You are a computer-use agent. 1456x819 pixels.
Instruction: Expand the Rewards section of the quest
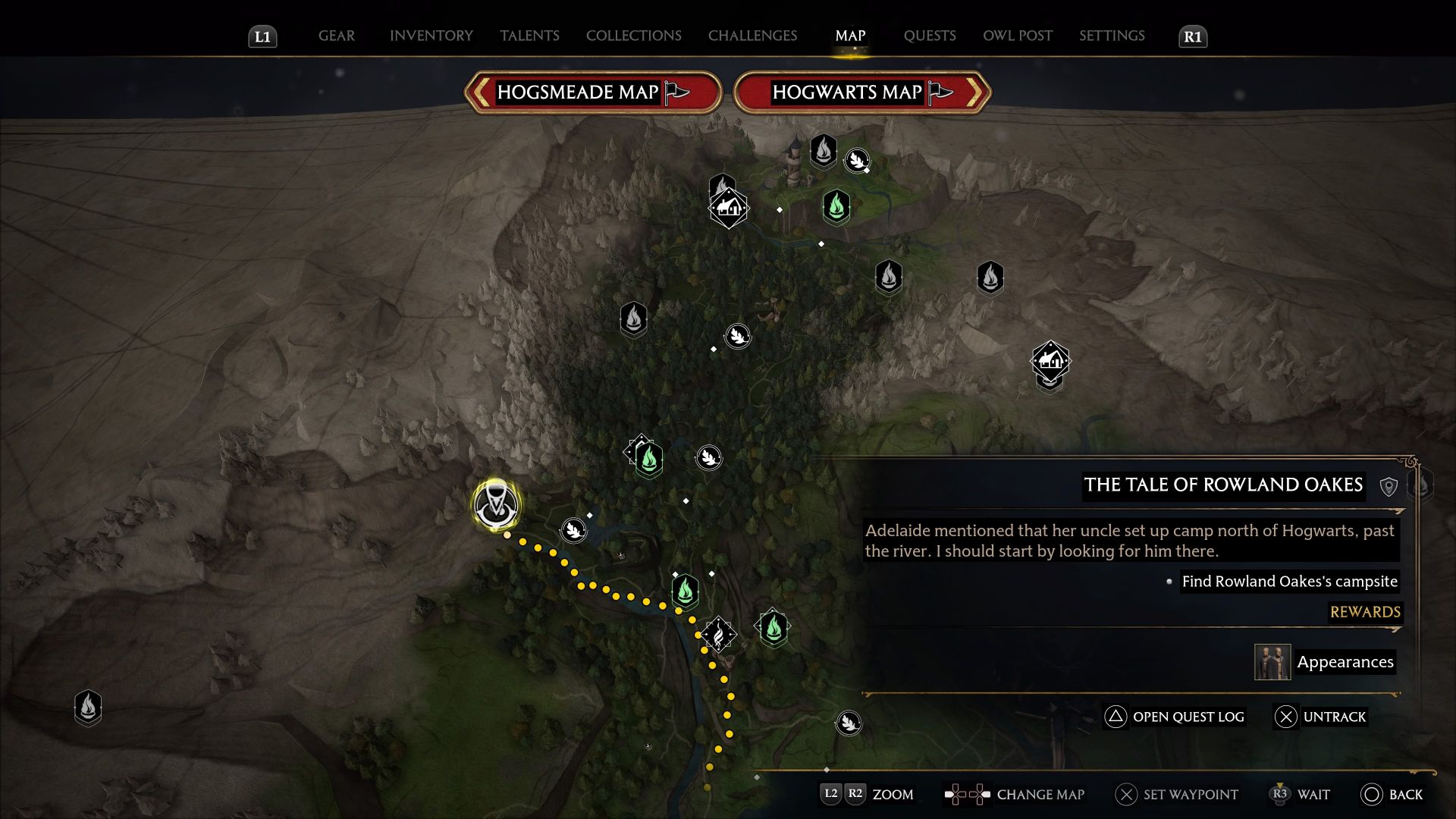(1364, 612)
